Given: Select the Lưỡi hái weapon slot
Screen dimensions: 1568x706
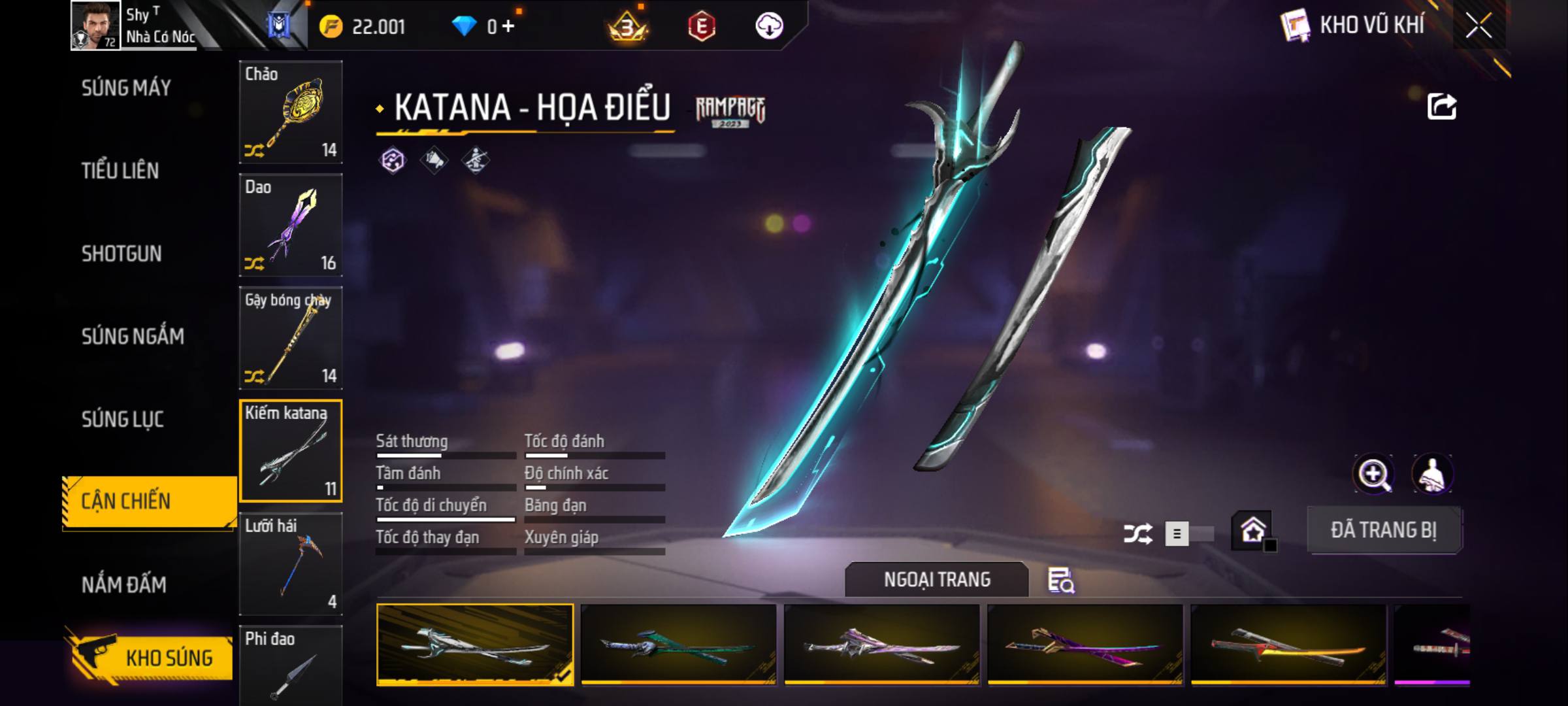Looking at the screenshot, I should tap(291, 563).
